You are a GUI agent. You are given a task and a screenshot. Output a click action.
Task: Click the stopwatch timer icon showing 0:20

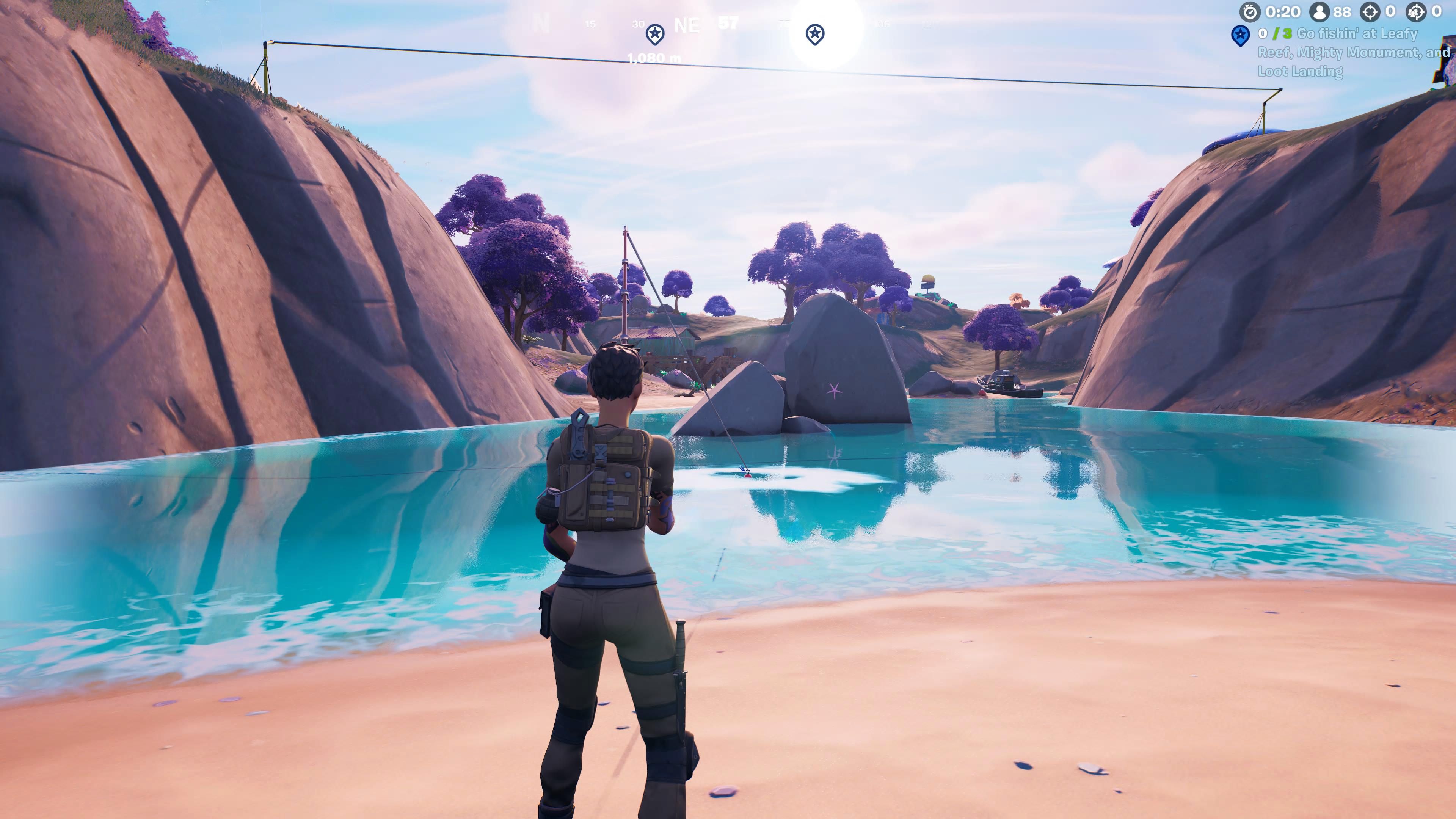[1250, 13]
